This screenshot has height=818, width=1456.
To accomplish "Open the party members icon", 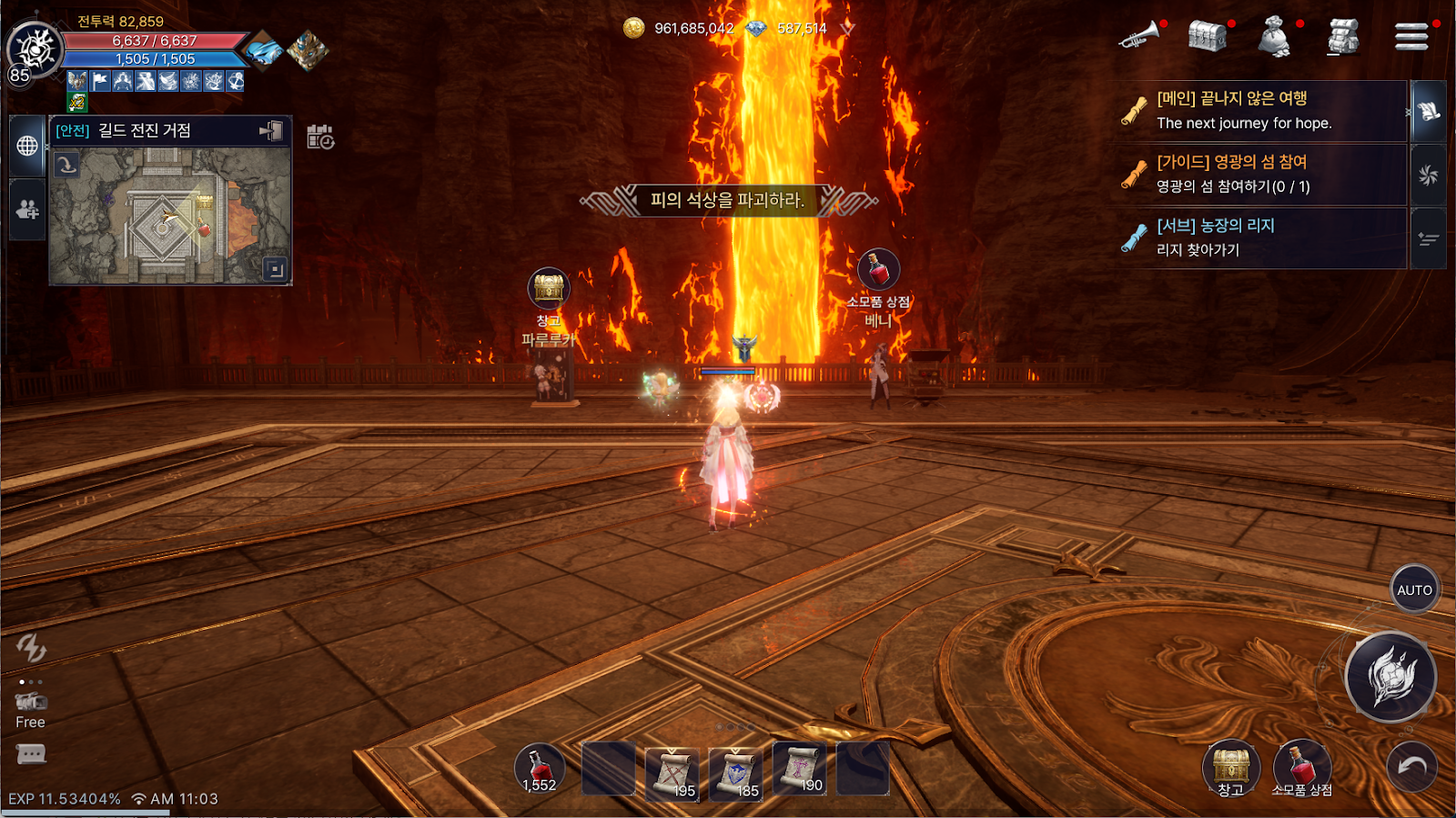I will click(x=27, y=209).
